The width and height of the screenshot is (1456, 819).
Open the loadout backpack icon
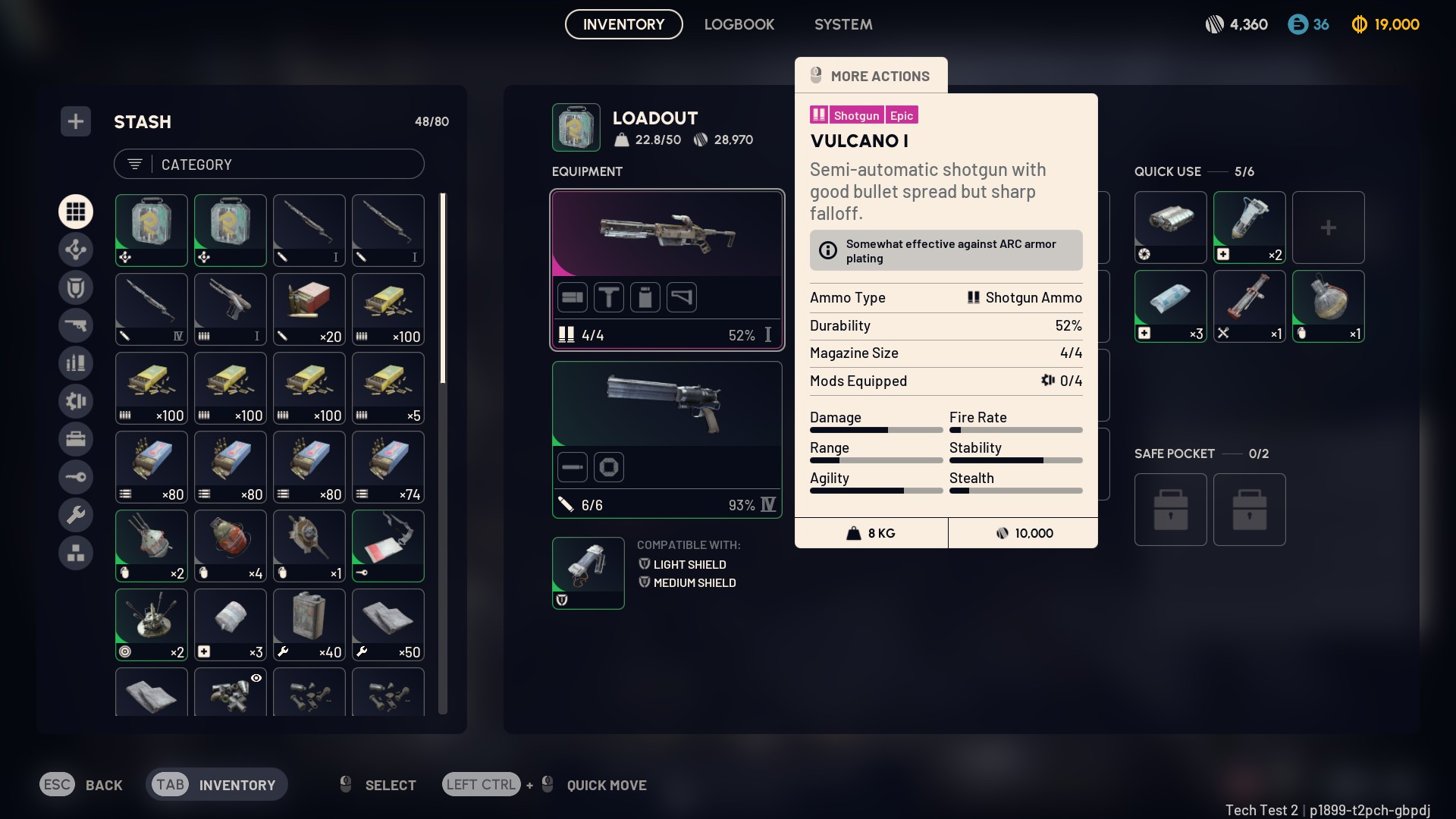(576, 127)
